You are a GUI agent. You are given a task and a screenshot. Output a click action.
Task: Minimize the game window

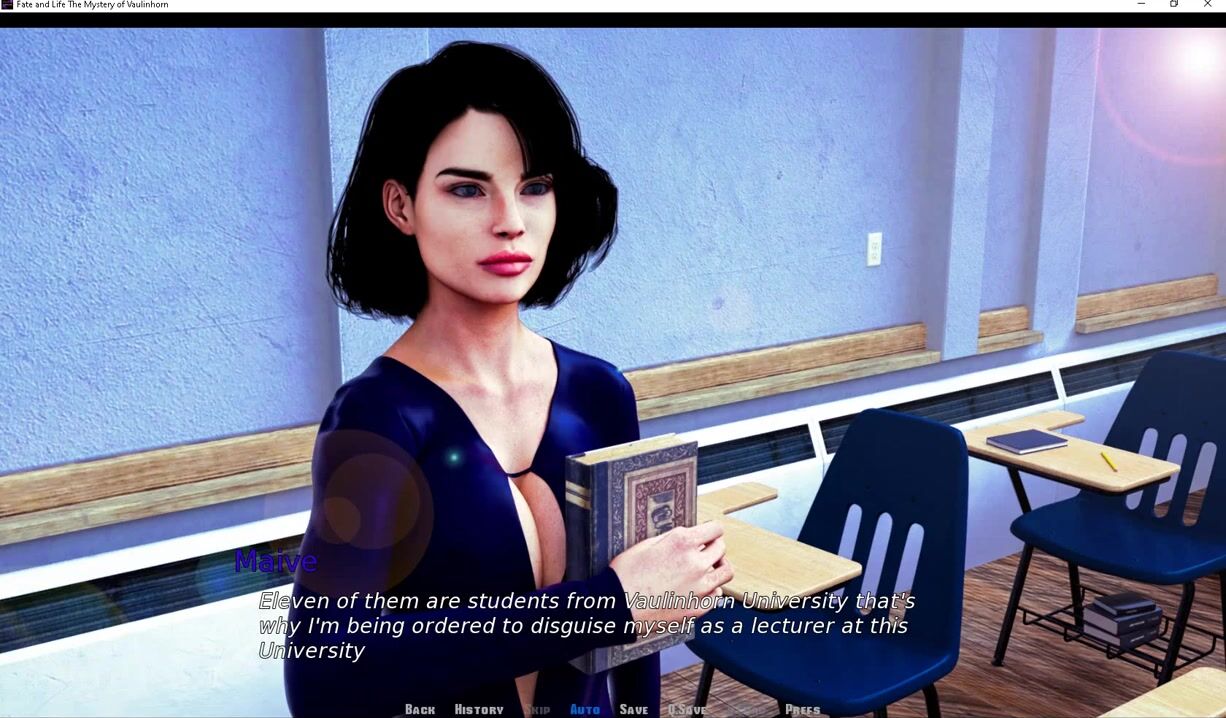1141,5
